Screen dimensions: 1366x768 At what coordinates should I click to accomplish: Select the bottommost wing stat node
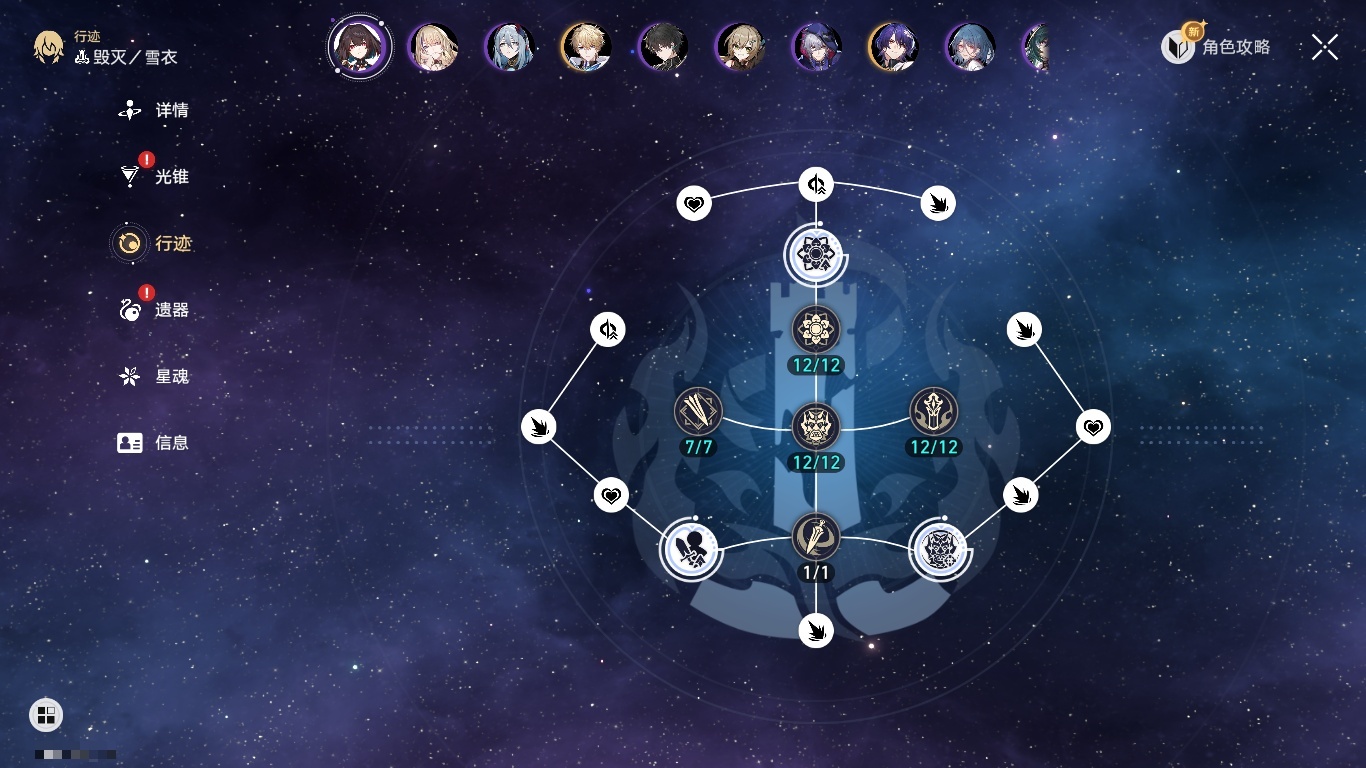tap(816, 630)
